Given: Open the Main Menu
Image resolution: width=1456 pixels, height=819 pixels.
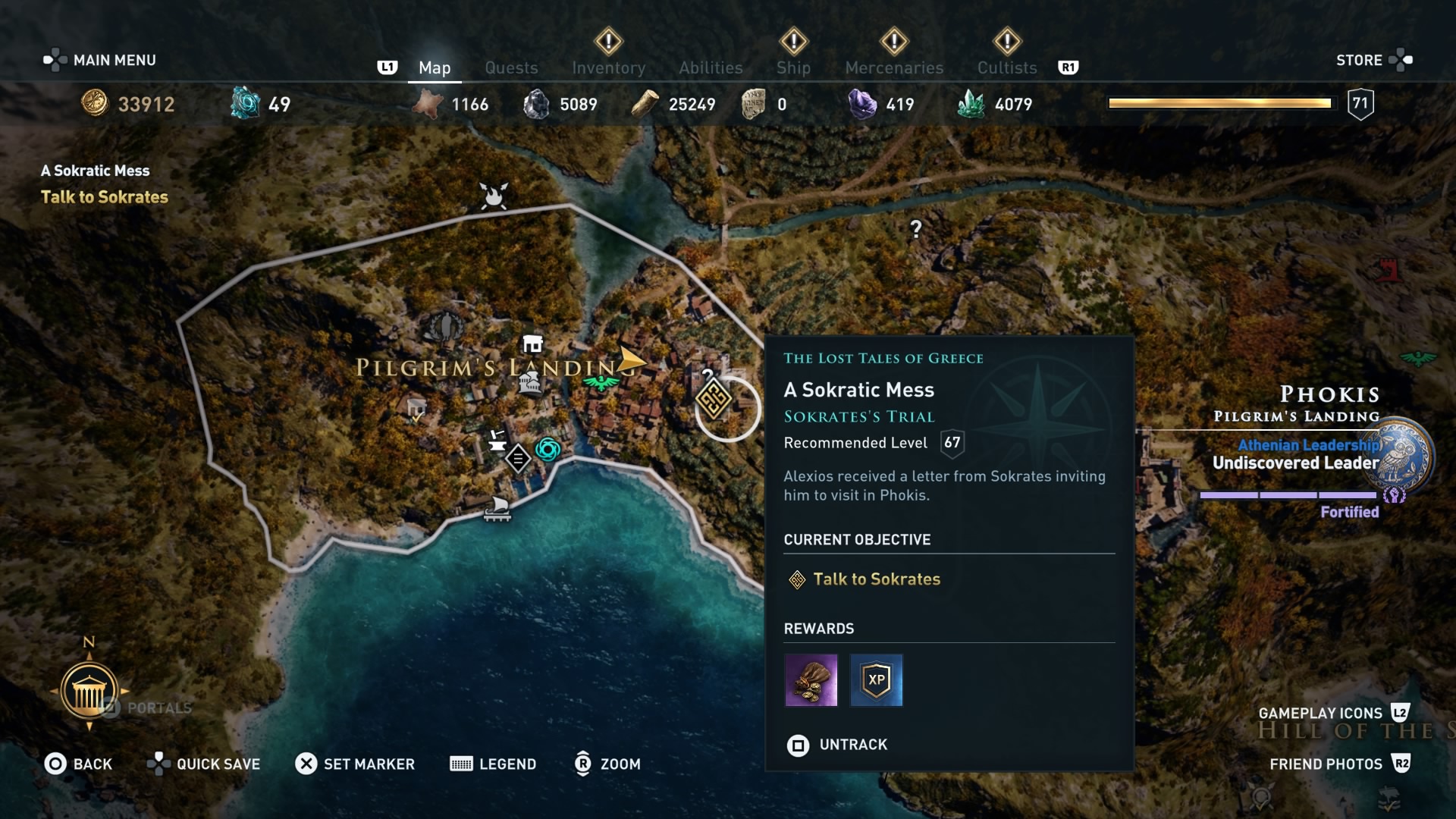Looking at the screenshot, I should click(x=99, y=60).
